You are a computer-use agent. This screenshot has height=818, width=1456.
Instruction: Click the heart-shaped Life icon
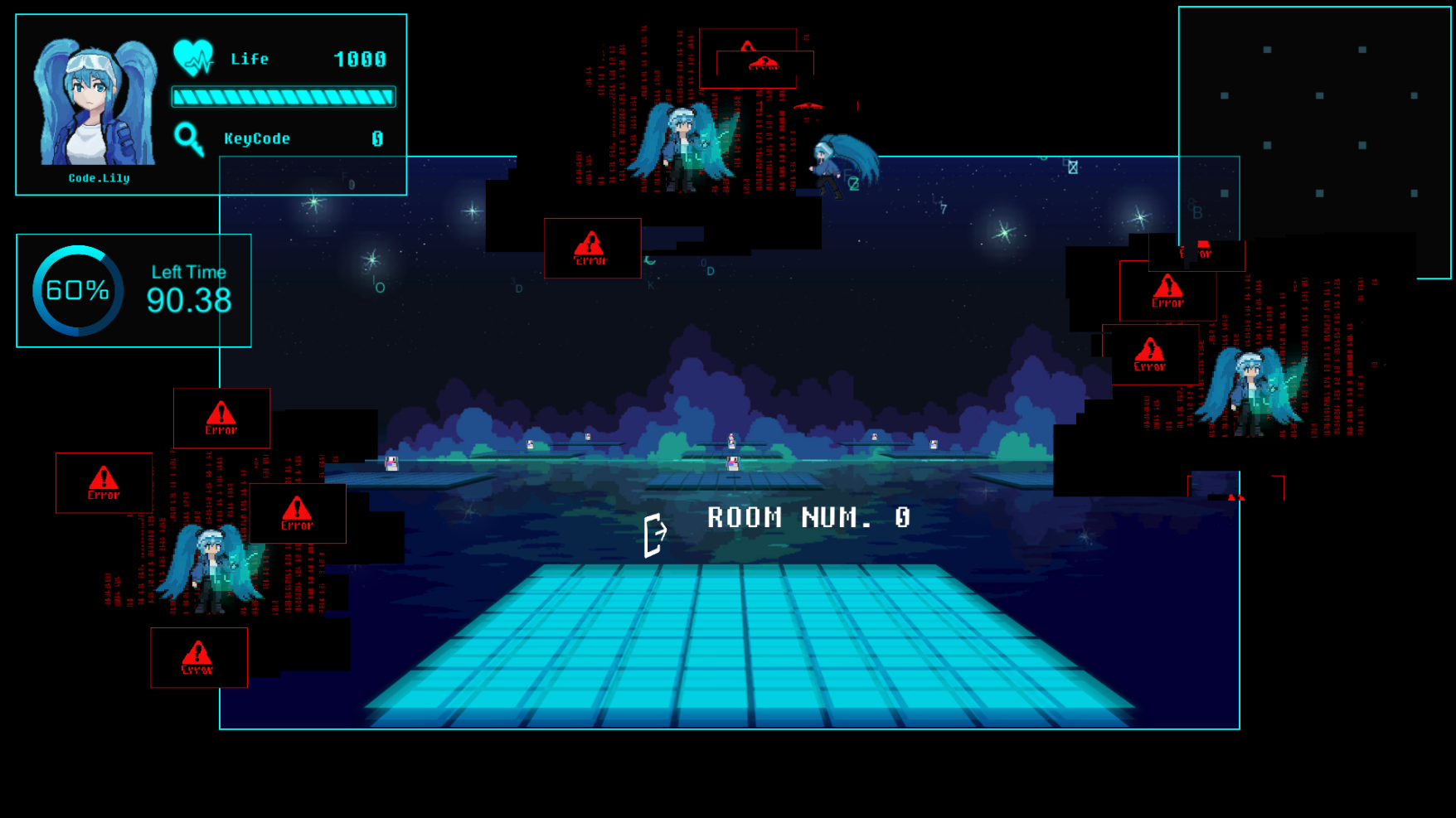click(192, 58)
